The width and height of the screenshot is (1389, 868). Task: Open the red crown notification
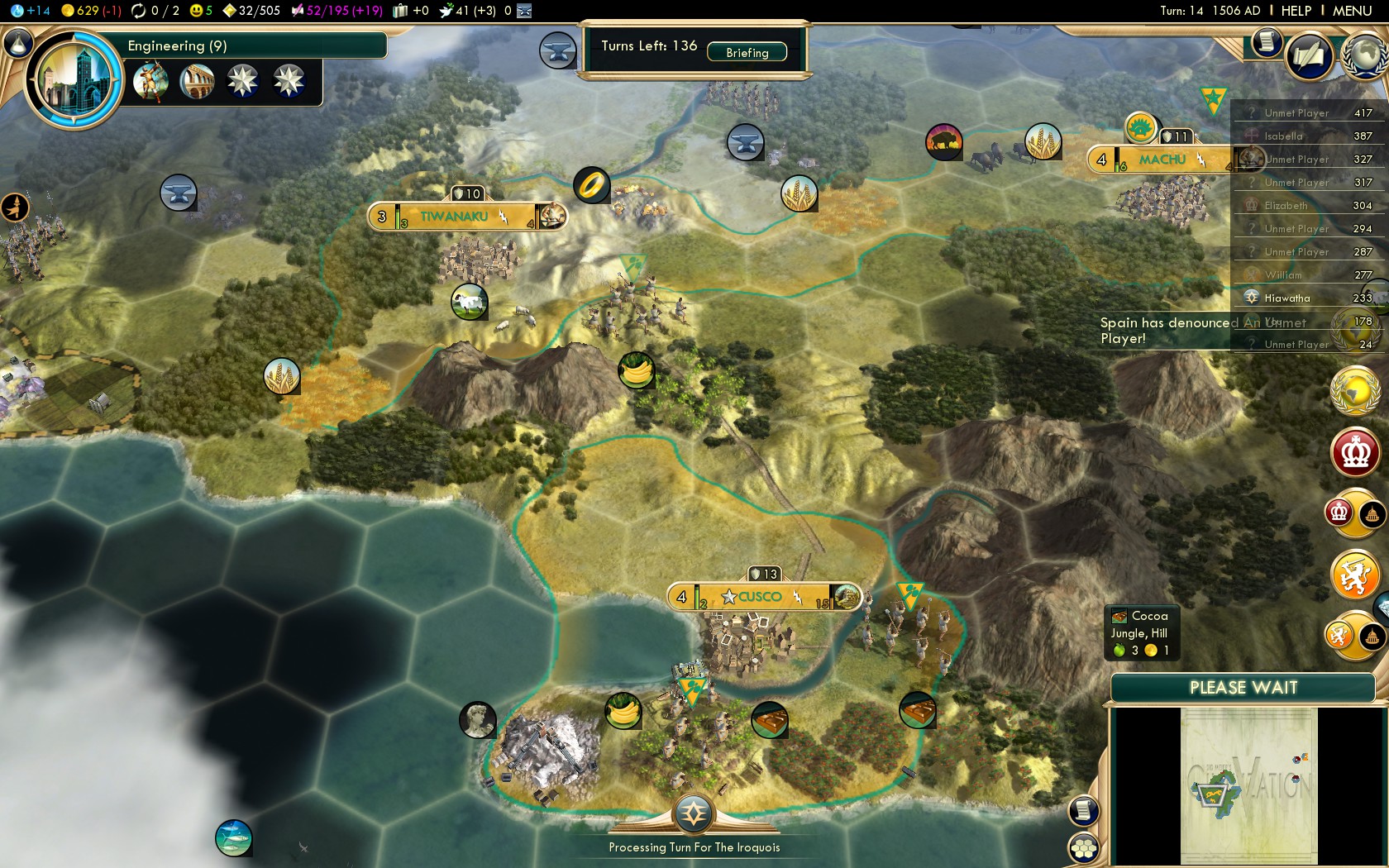tap(1356, 452)
